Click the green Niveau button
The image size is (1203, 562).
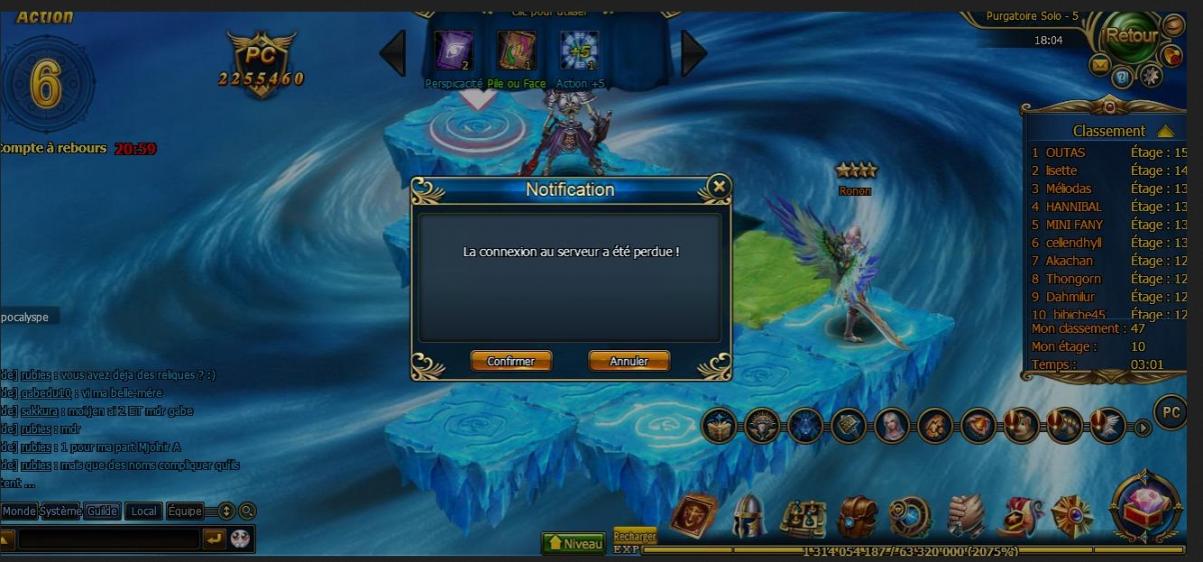pyautogui.click(x=573, y=543)
